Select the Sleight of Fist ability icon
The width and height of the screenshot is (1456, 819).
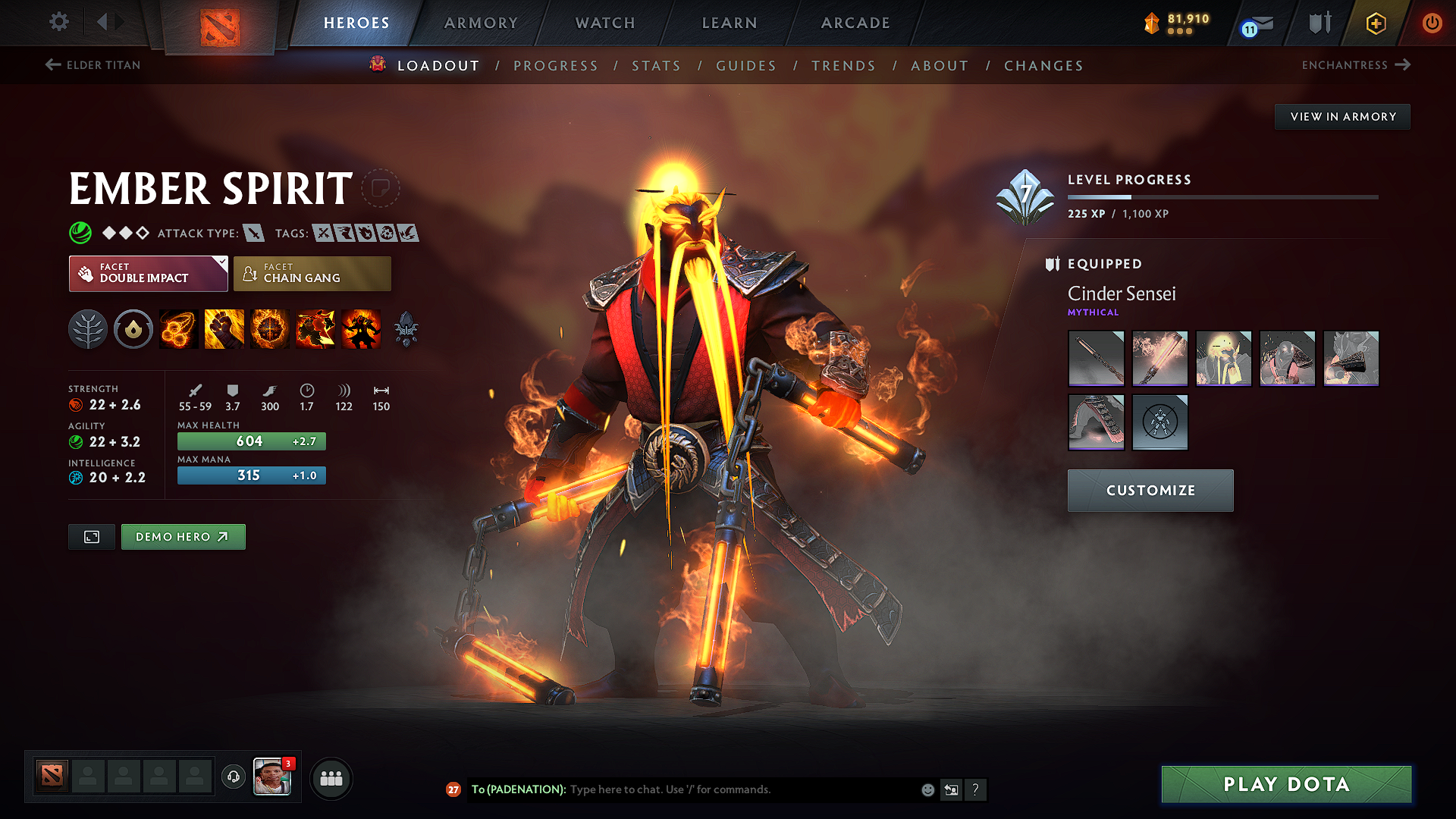[x=224, y=329]
